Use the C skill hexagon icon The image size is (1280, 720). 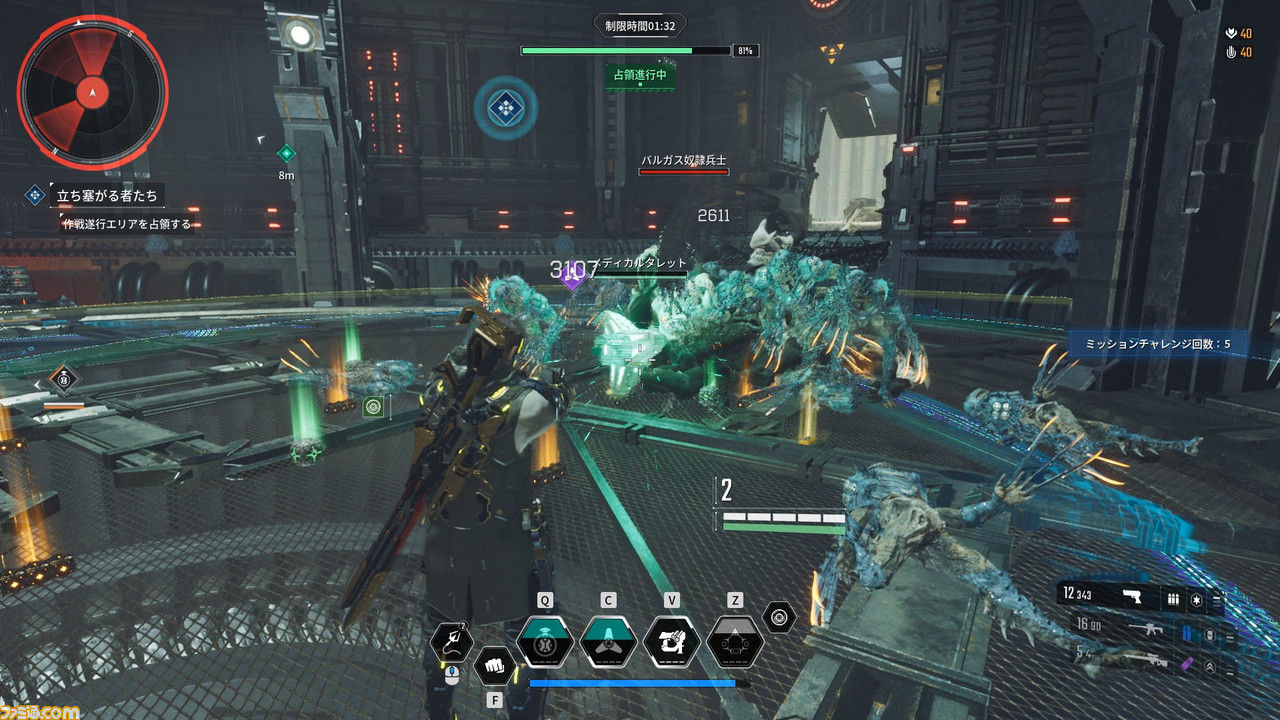(x=608, y=641)
